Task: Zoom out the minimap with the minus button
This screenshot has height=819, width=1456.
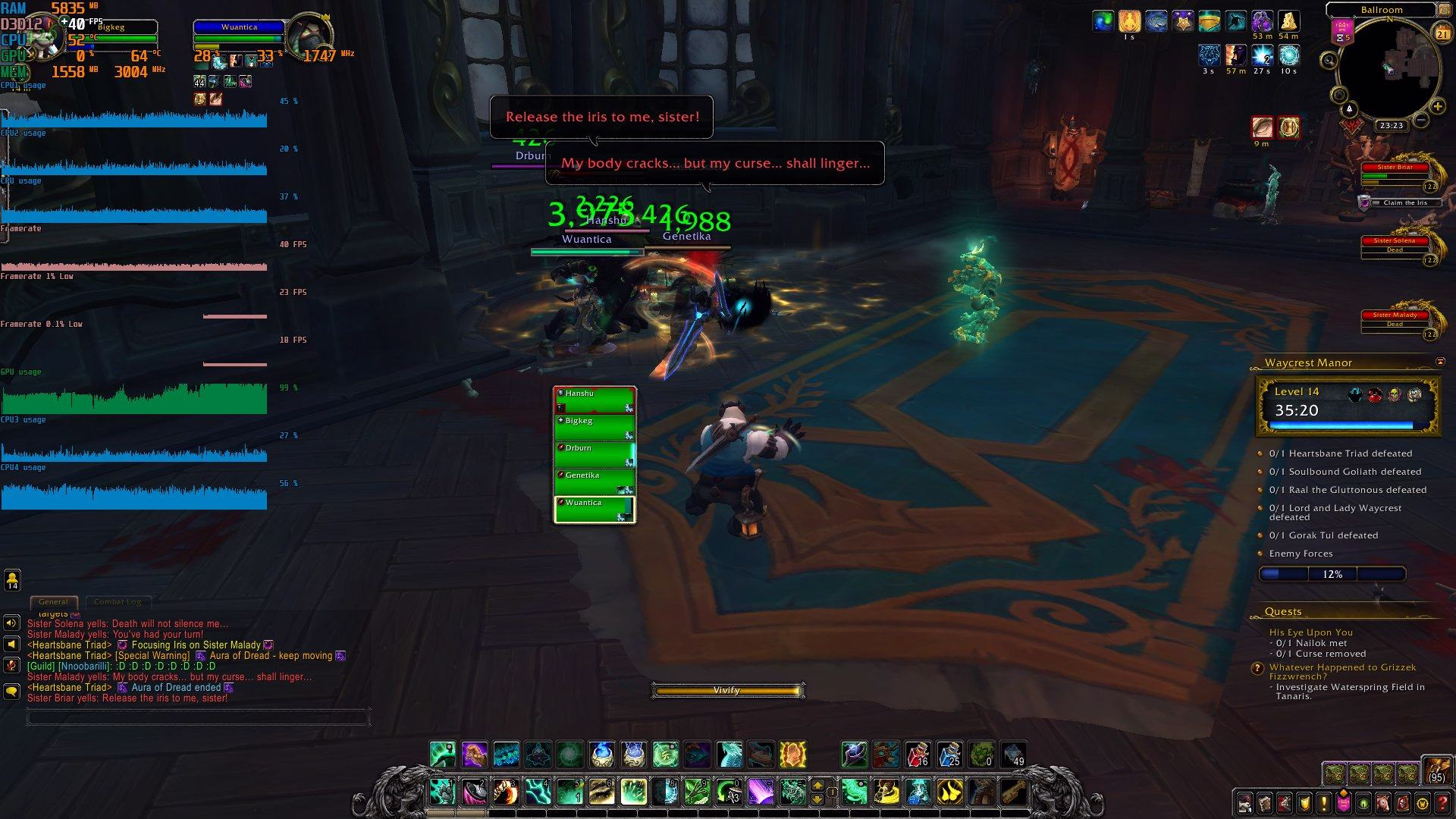Action: pos(1422,121)
